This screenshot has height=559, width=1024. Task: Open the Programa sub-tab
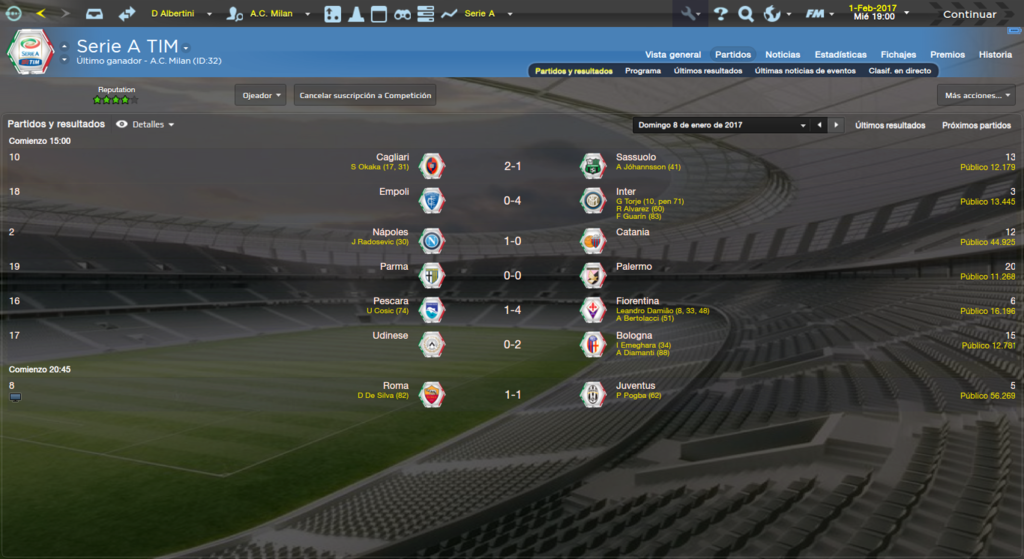(643, 71)
